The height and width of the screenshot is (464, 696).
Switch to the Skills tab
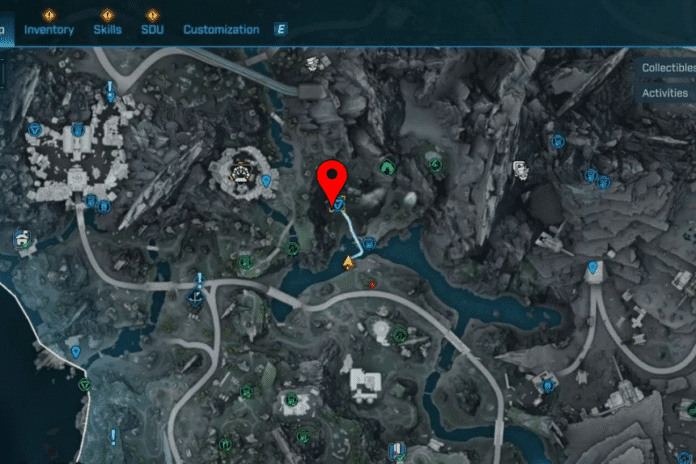click(x=107, y=30)
